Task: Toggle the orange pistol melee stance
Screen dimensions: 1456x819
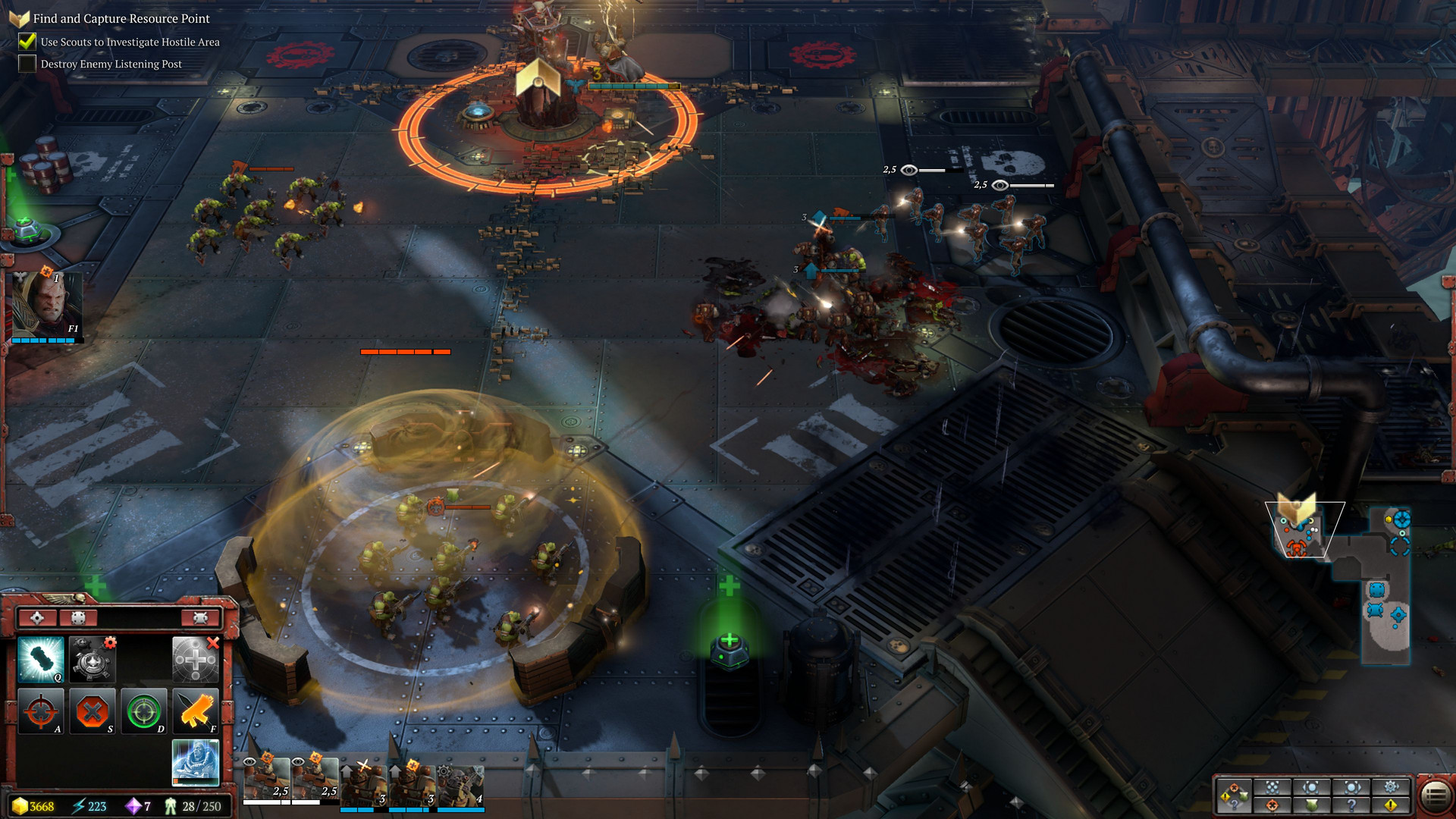Action: [x=195, y=711]
